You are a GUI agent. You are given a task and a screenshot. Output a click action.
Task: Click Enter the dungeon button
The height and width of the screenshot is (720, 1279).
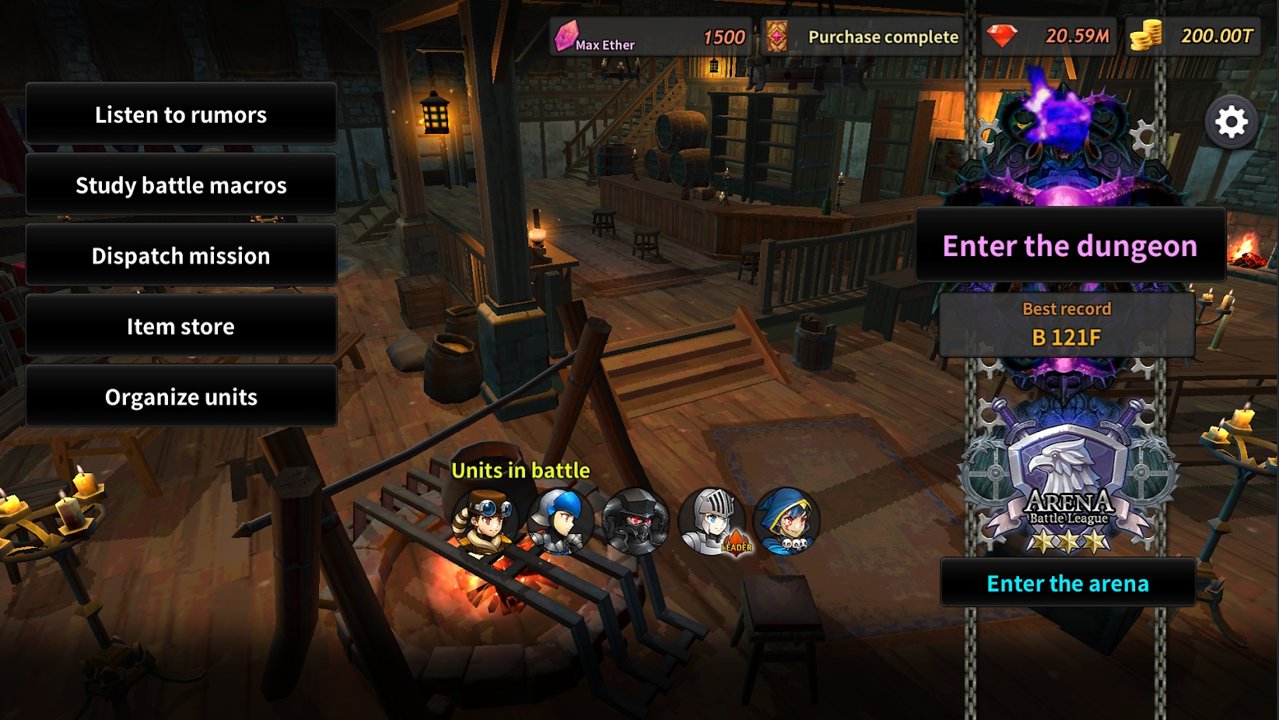(x=1070, y=246)
